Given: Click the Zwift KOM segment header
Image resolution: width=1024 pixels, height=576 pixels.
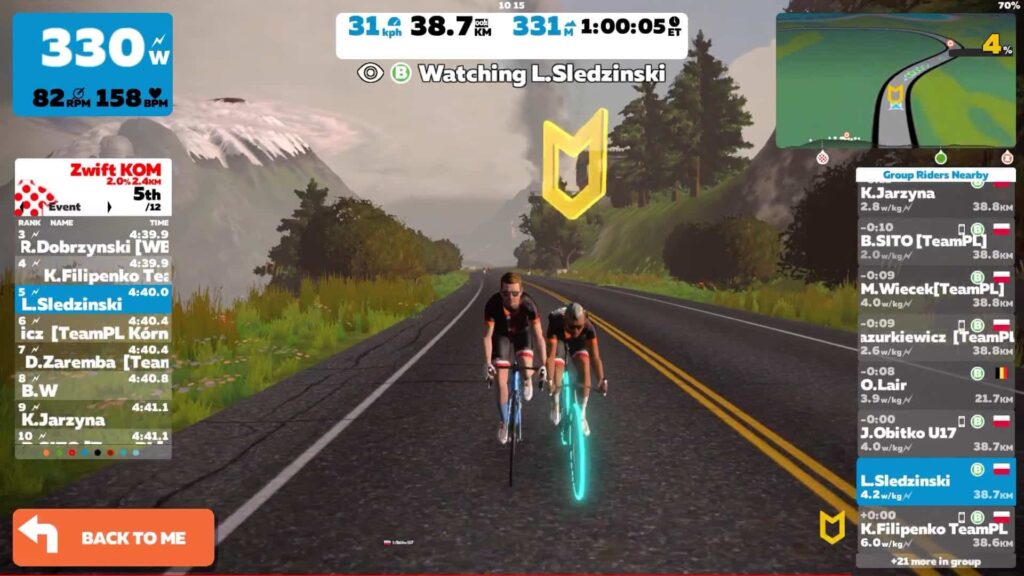Looking at the screenshot, I should tap(93, 187).
